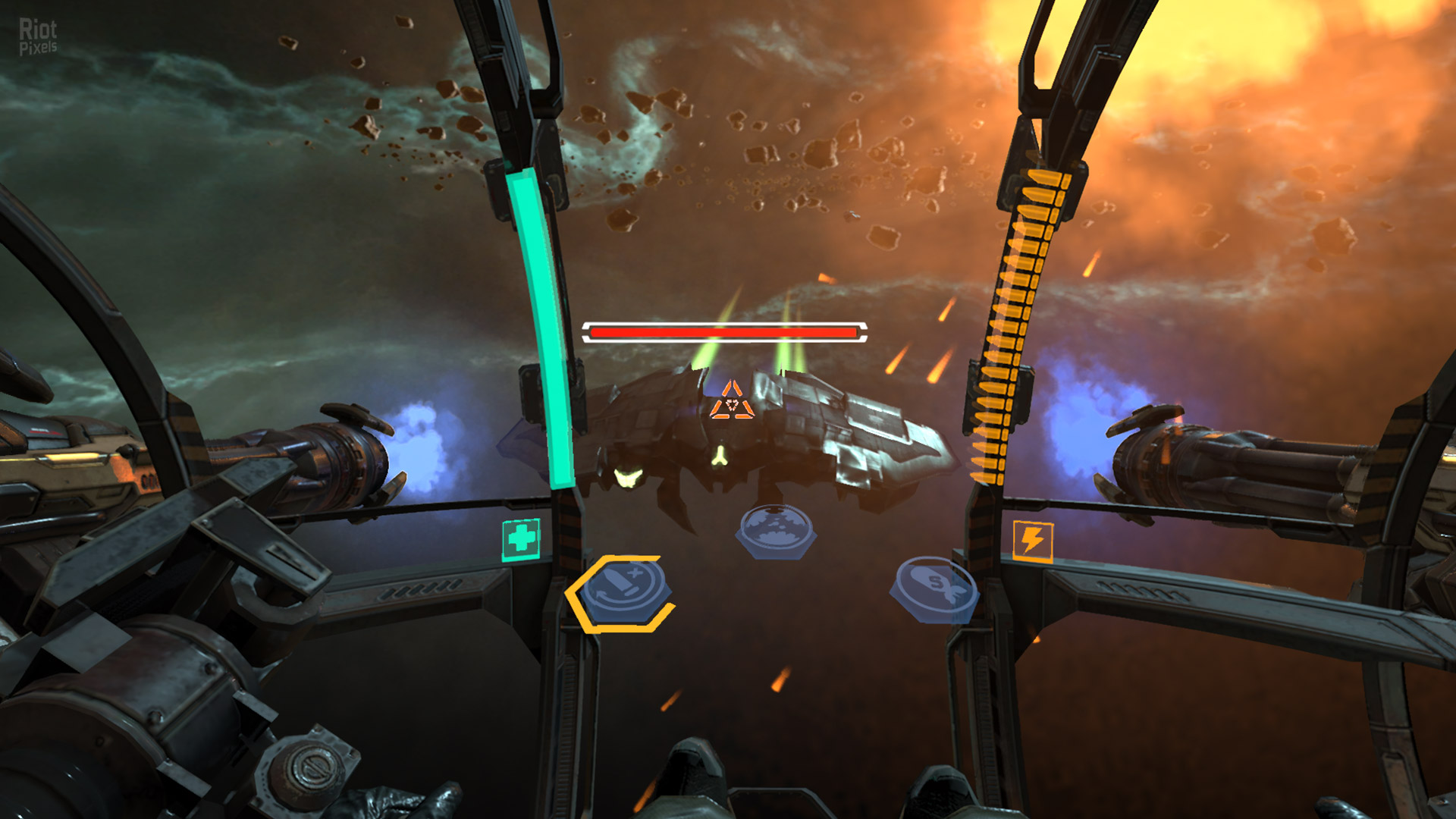Click the teal health cross indicator
Image resolution: width=1456 pixels, height=819 pixels.
tap(519, 539)
